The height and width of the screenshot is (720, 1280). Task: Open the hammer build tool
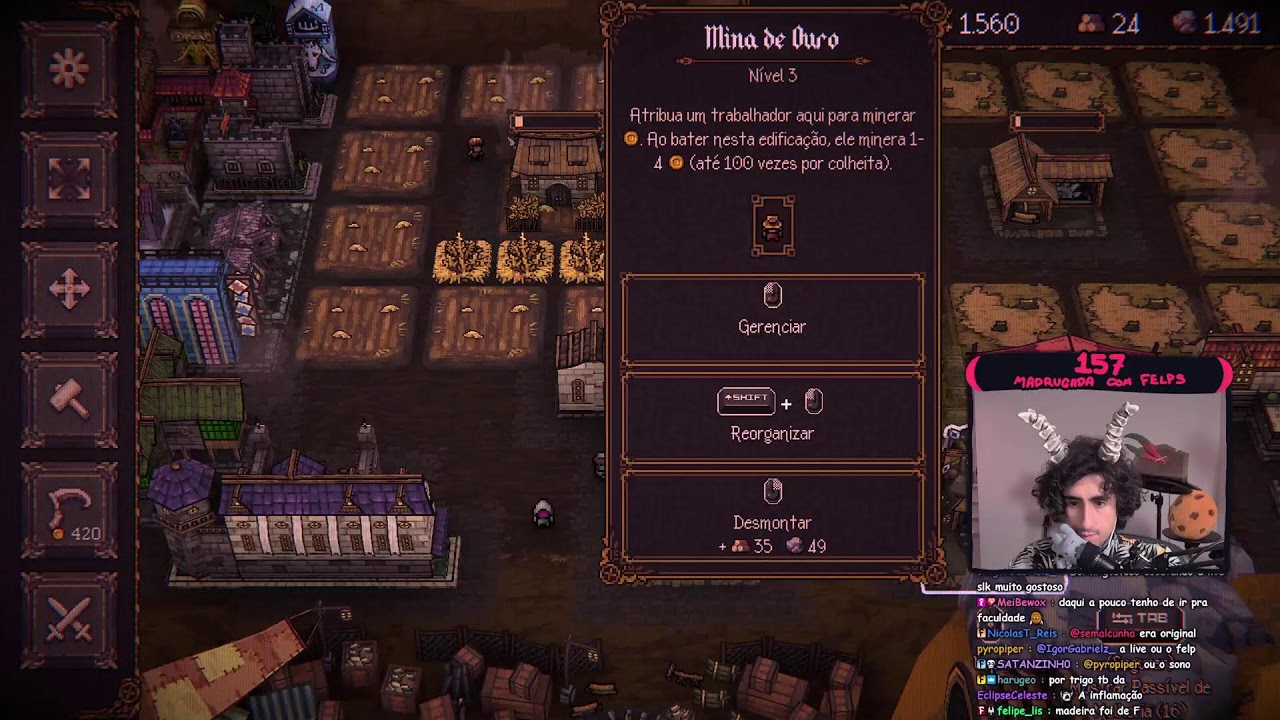tap(69, 399)
